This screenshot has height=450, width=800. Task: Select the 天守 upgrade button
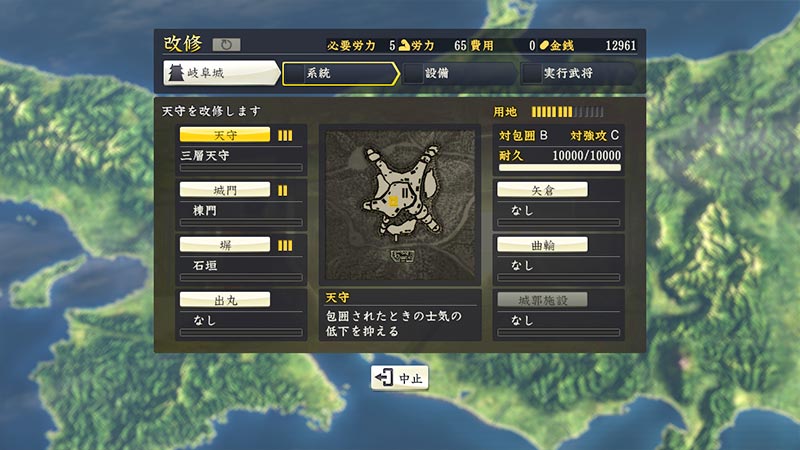click(x=224, y=135)
